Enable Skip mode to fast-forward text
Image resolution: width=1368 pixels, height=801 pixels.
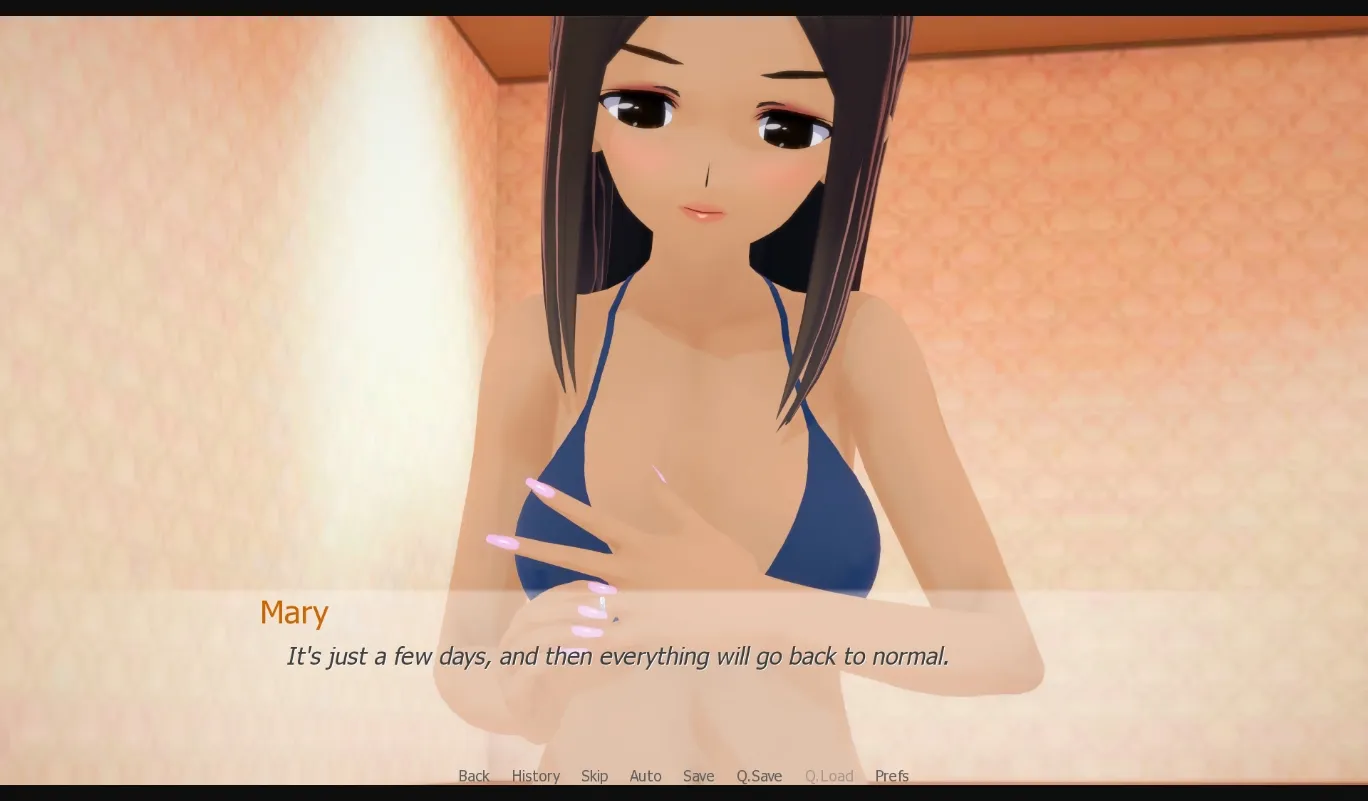pyautogui.click(x=594, y=776)
